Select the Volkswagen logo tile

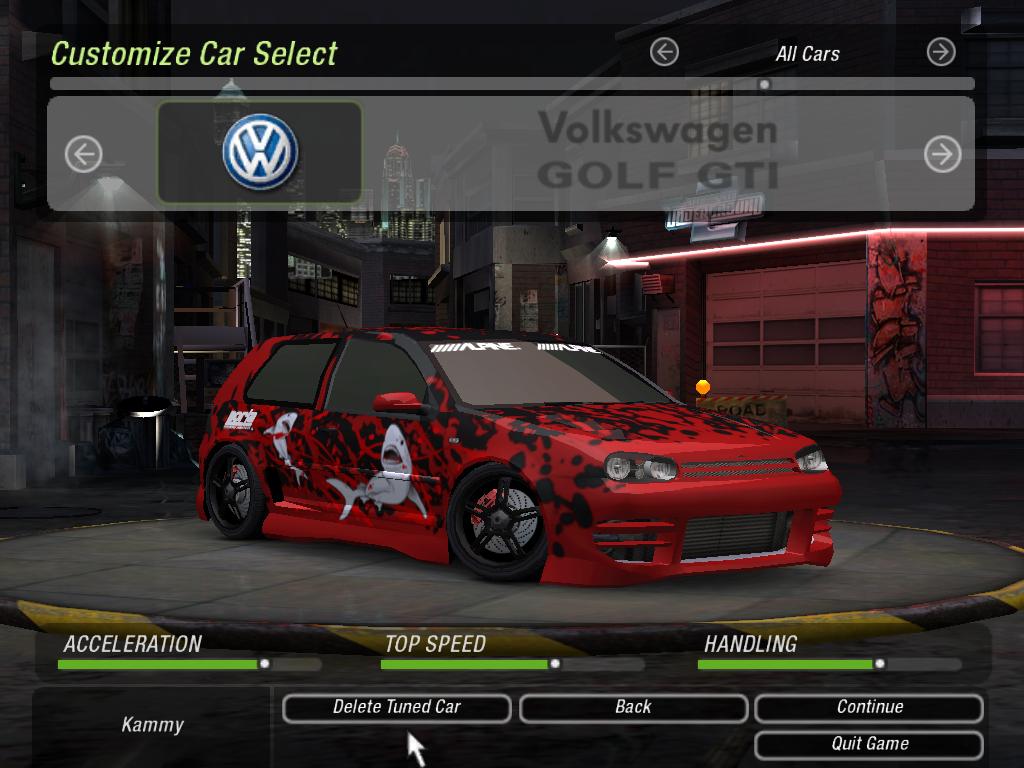260,152
